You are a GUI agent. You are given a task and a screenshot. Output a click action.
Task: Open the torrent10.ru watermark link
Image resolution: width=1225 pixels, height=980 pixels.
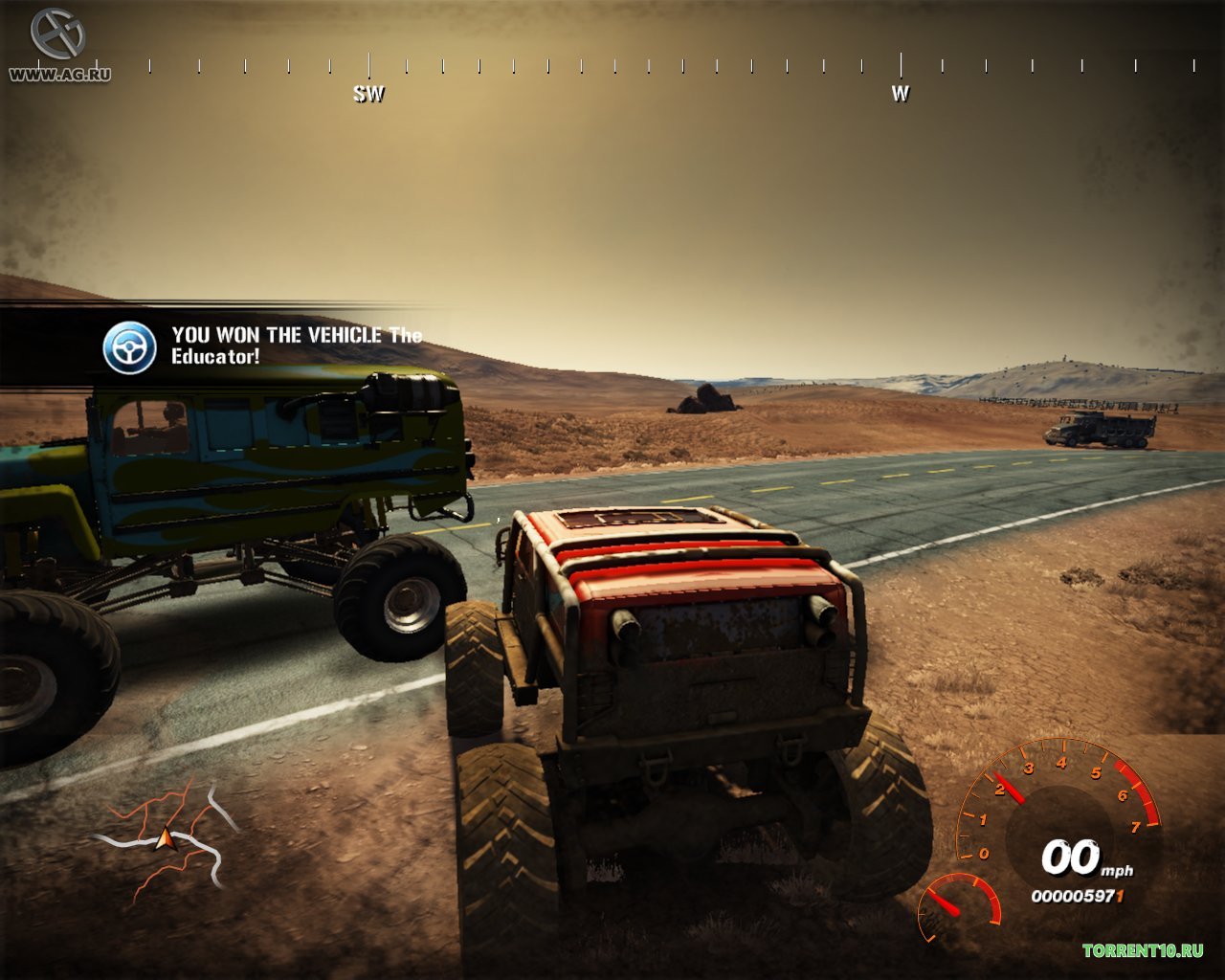[x=1143, y=950]
